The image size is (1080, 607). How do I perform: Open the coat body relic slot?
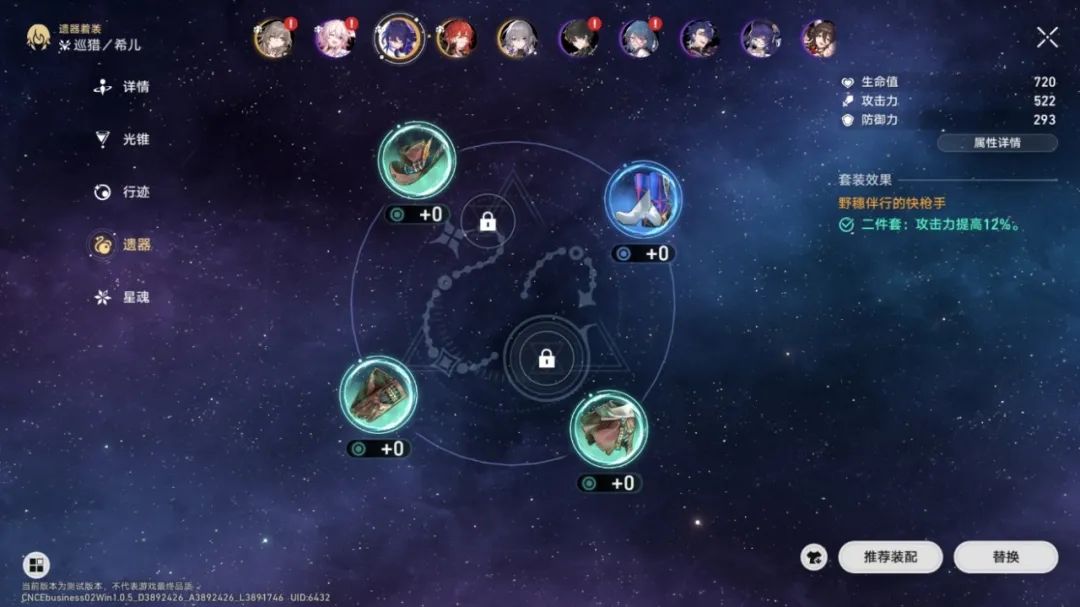(608, 429)
